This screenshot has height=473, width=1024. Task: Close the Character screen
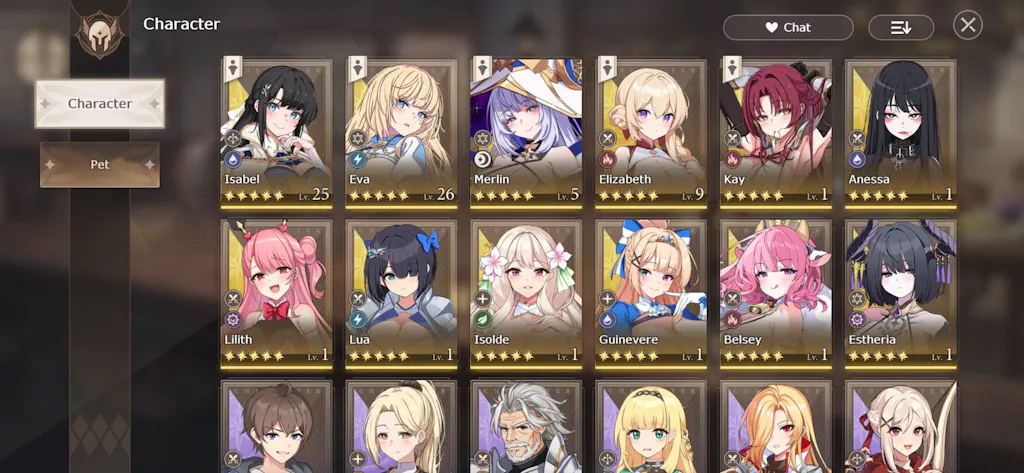[x=967, y=26]
